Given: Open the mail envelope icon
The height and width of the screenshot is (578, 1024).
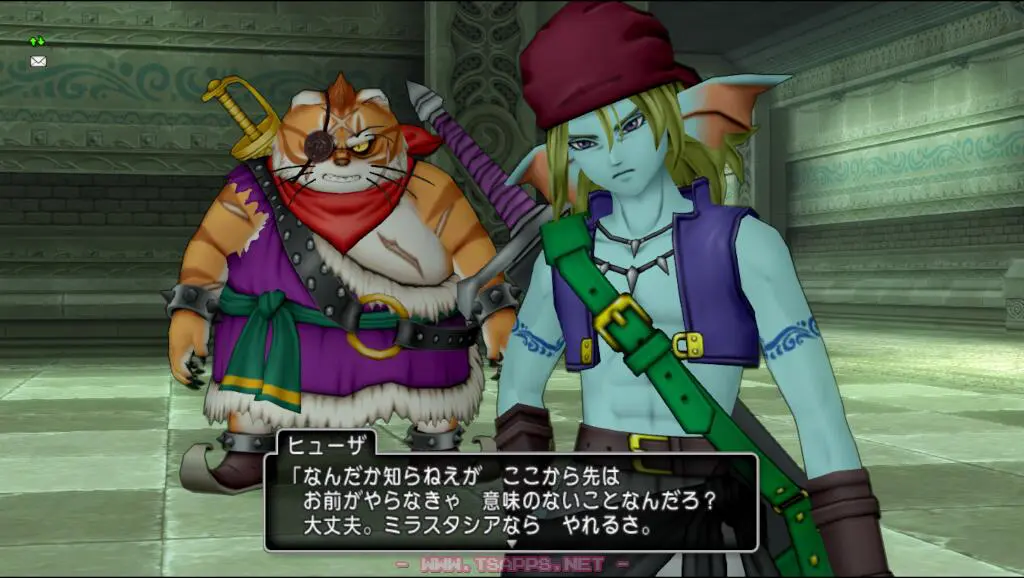Looking at the screenshot, I should click(x=38, y=61).
